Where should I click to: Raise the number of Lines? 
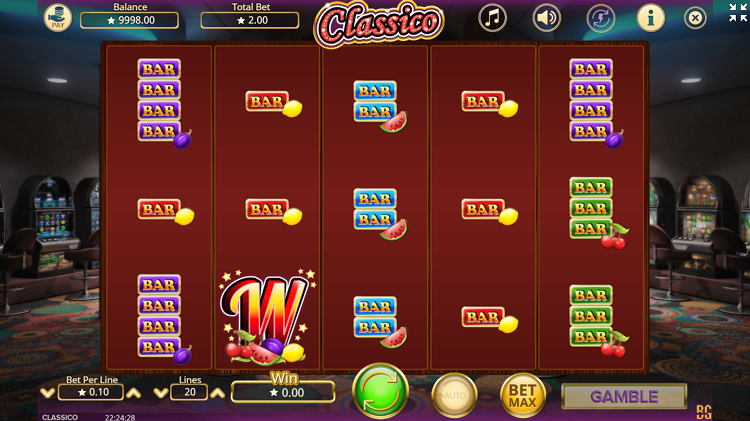click(x=217, y=393)
